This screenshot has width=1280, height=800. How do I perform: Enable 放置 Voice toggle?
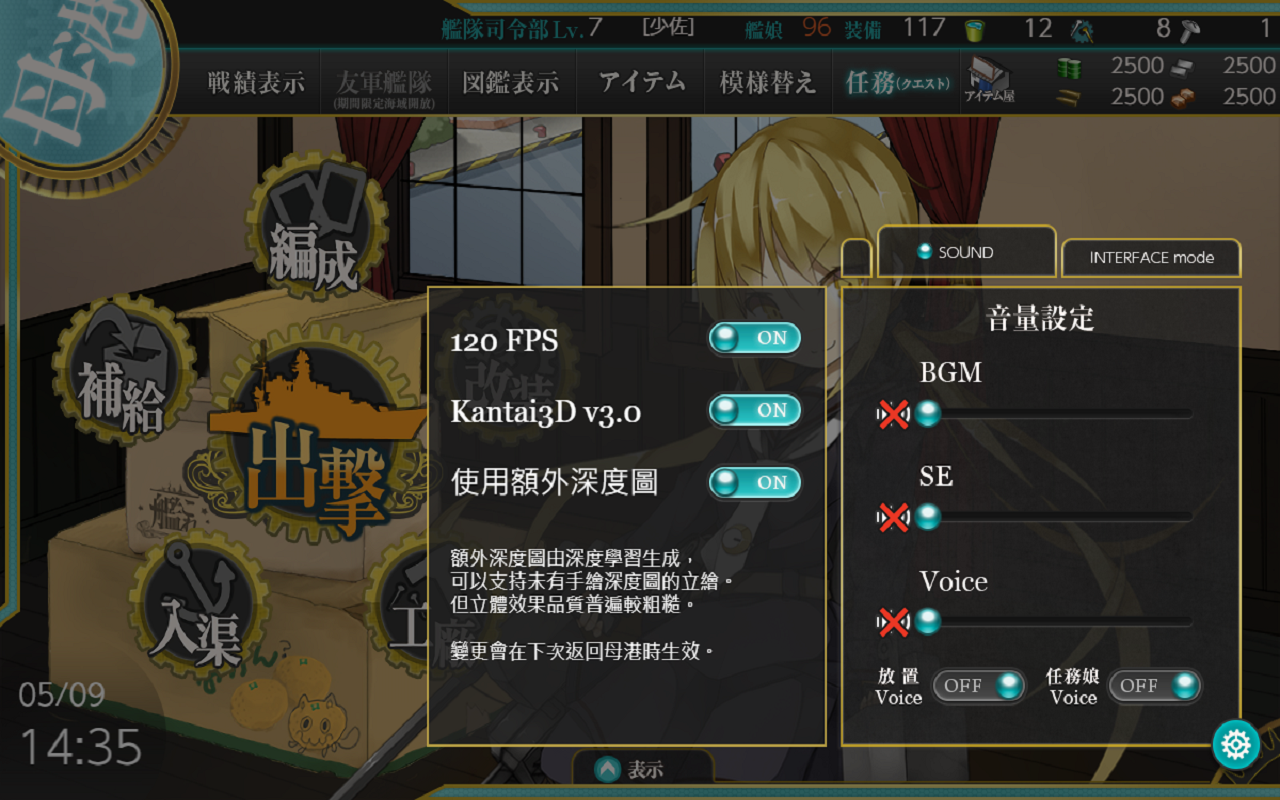pyautogui.click(x=978, y=685)
